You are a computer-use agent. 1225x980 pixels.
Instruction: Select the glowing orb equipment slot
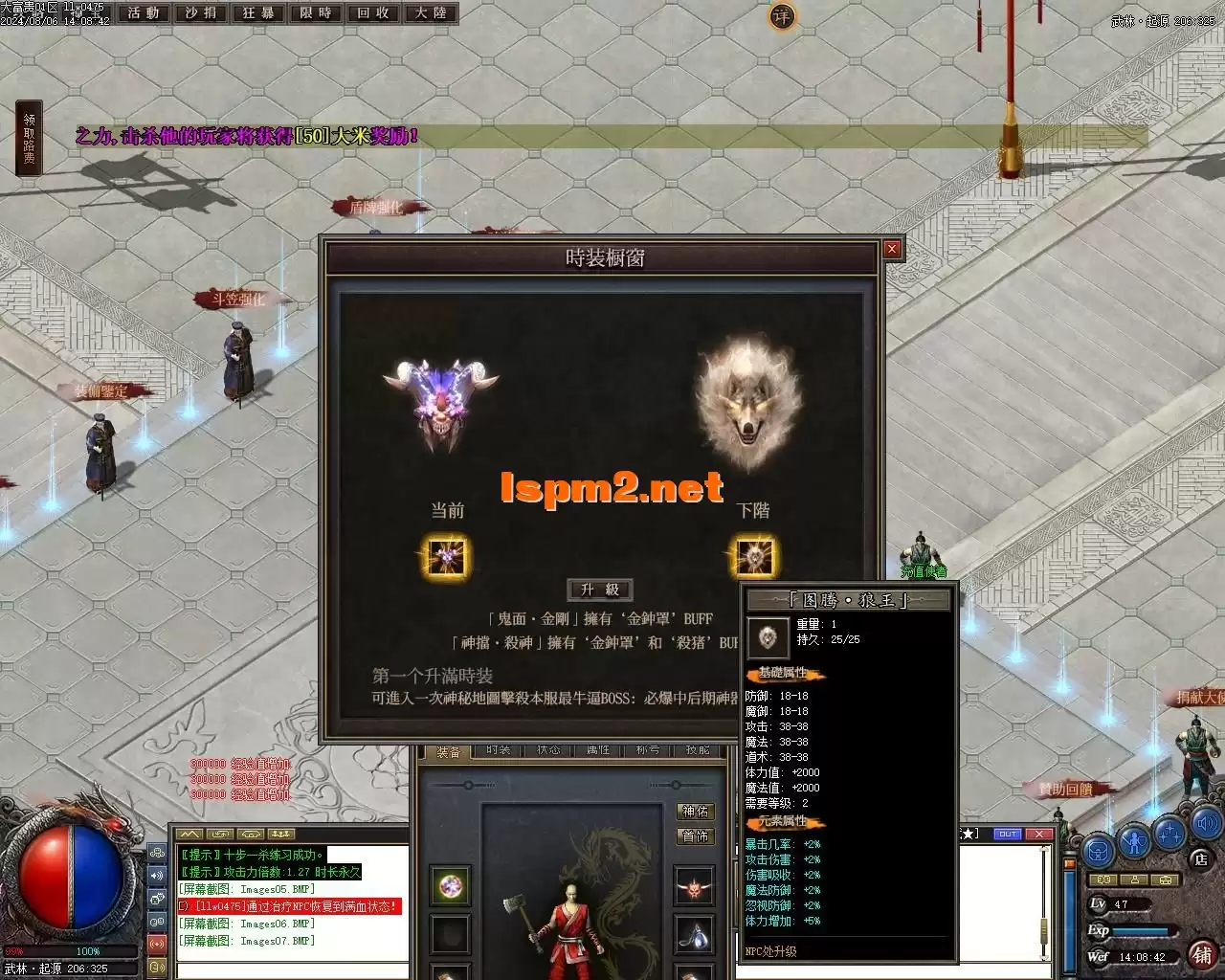tap(450, 886)
